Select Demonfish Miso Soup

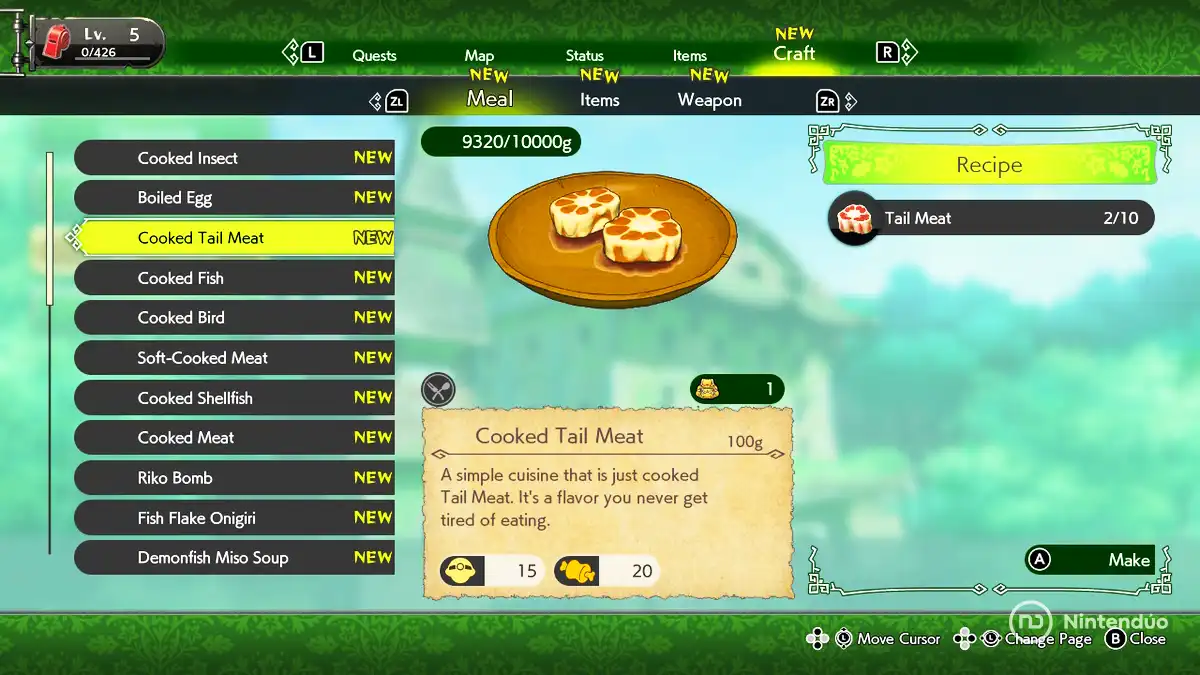point(234,558)
